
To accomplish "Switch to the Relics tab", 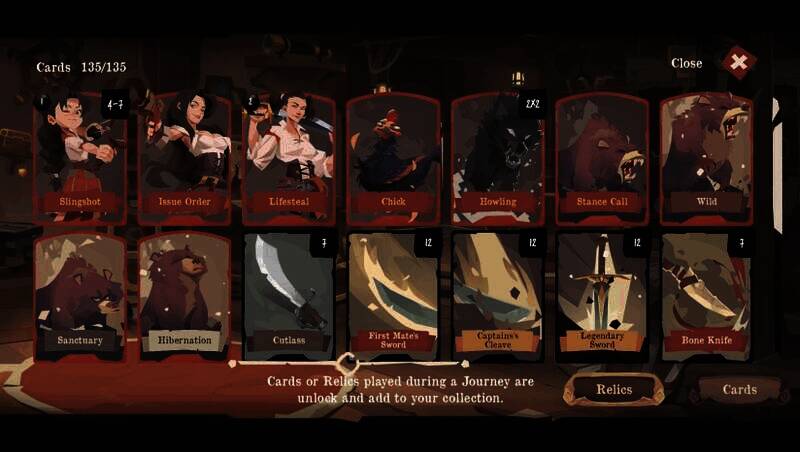I will point(614,389).
